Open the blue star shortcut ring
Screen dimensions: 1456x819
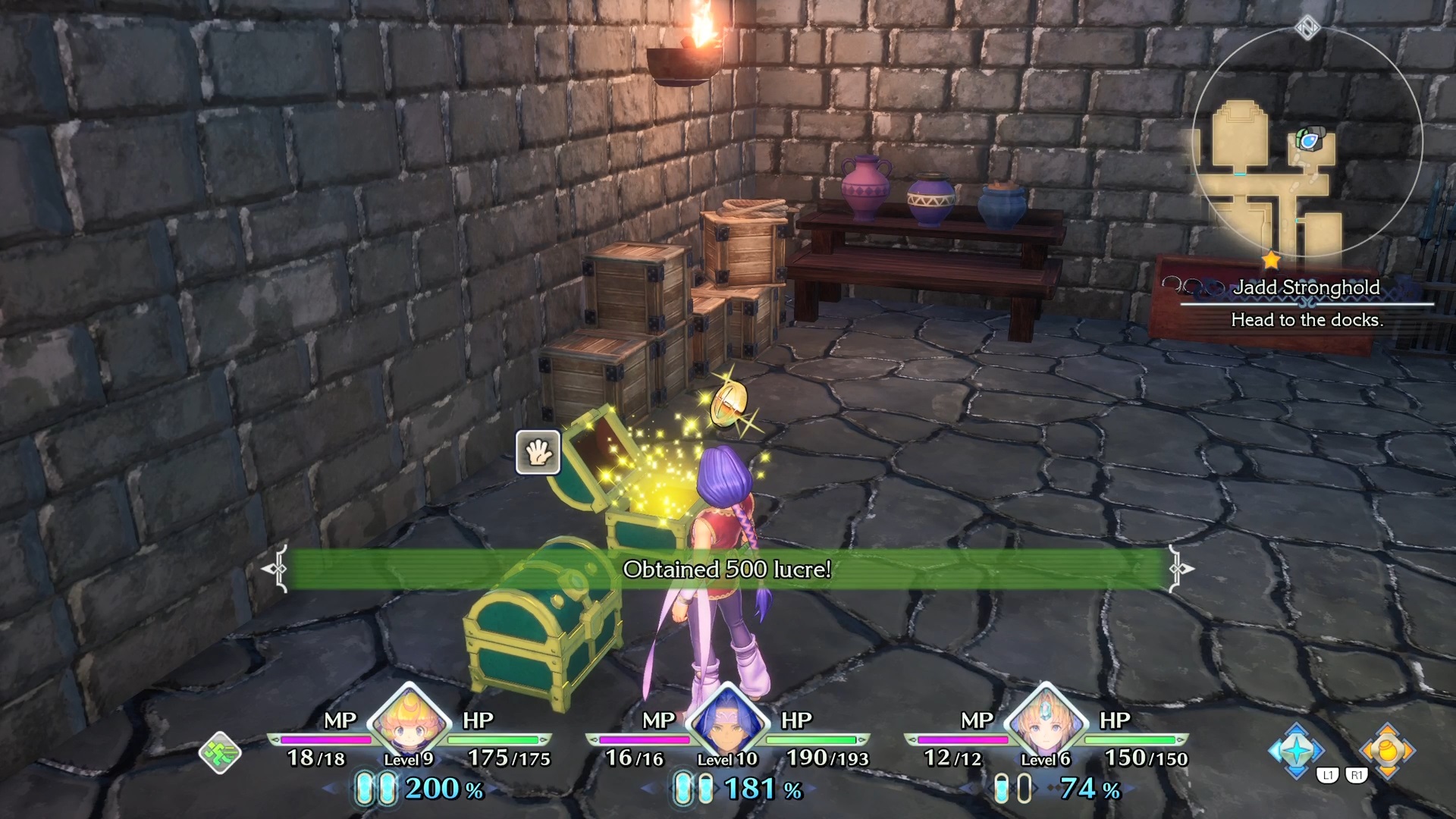click(1296, 750)
